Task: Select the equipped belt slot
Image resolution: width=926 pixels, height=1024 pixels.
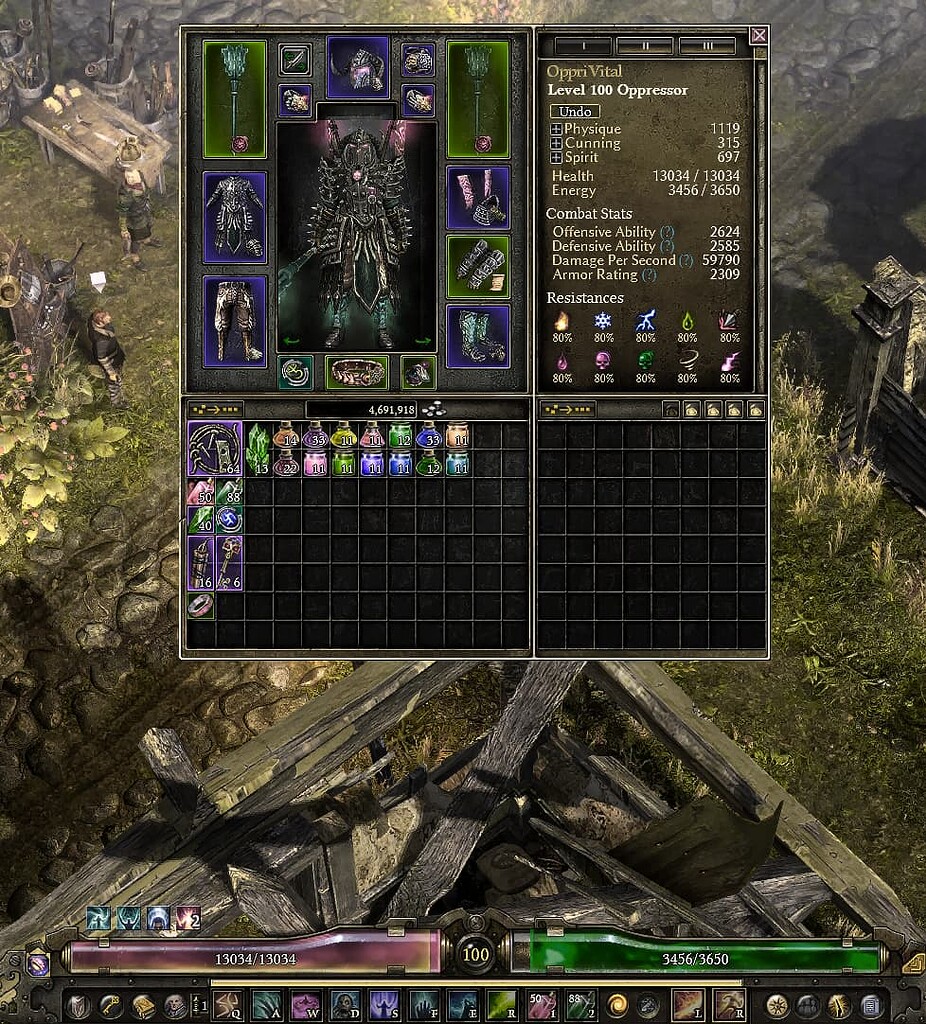Action: point(357,372)
